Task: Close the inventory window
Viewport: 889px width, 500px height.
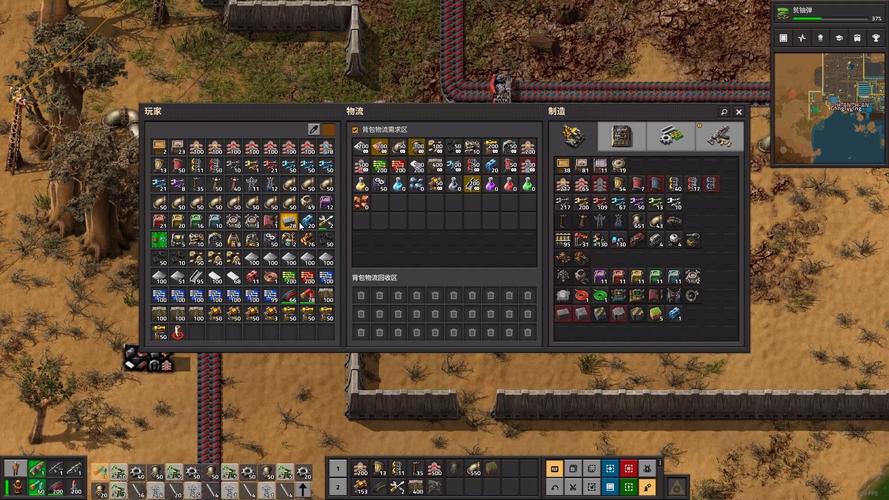Action: [739, 112]
